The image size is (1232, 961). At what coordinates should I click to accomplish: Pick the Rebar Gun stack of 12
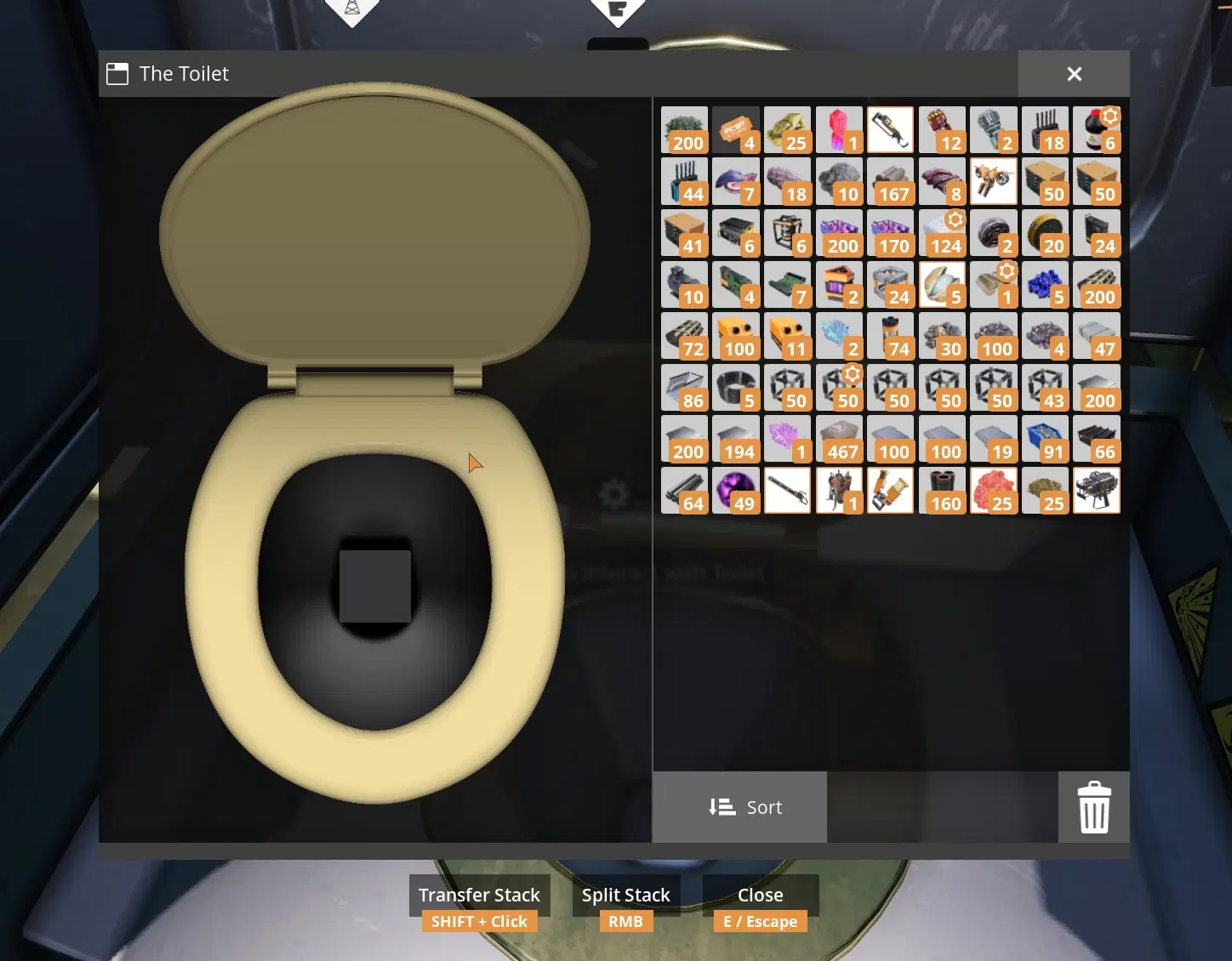942,129
